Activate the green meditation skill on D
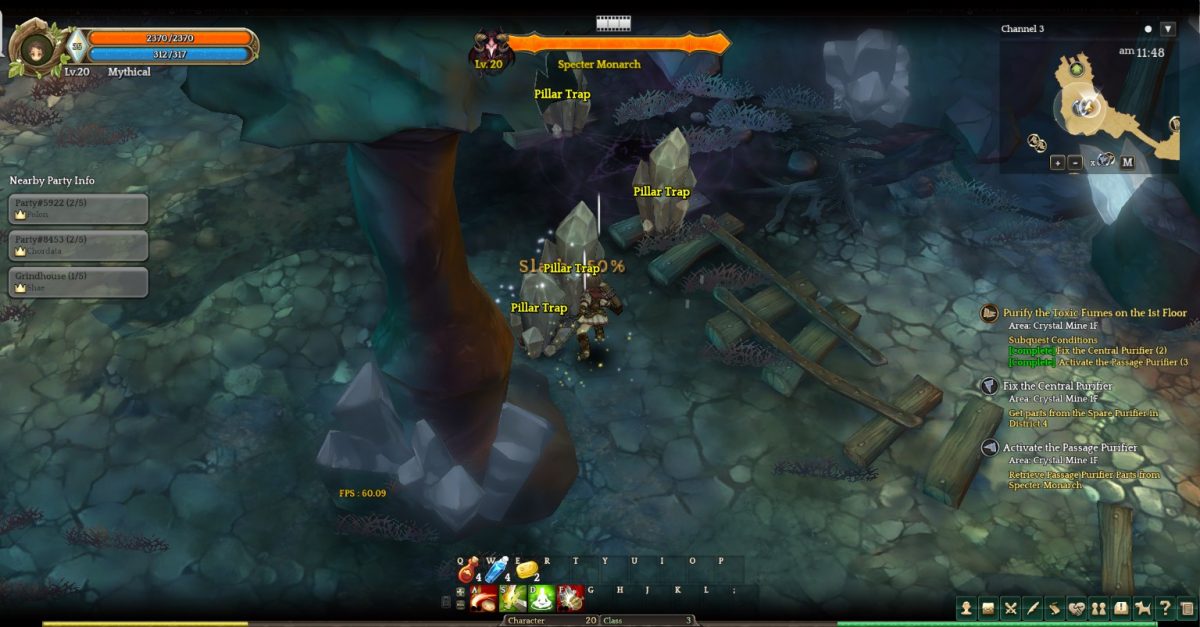 point(541,598)
